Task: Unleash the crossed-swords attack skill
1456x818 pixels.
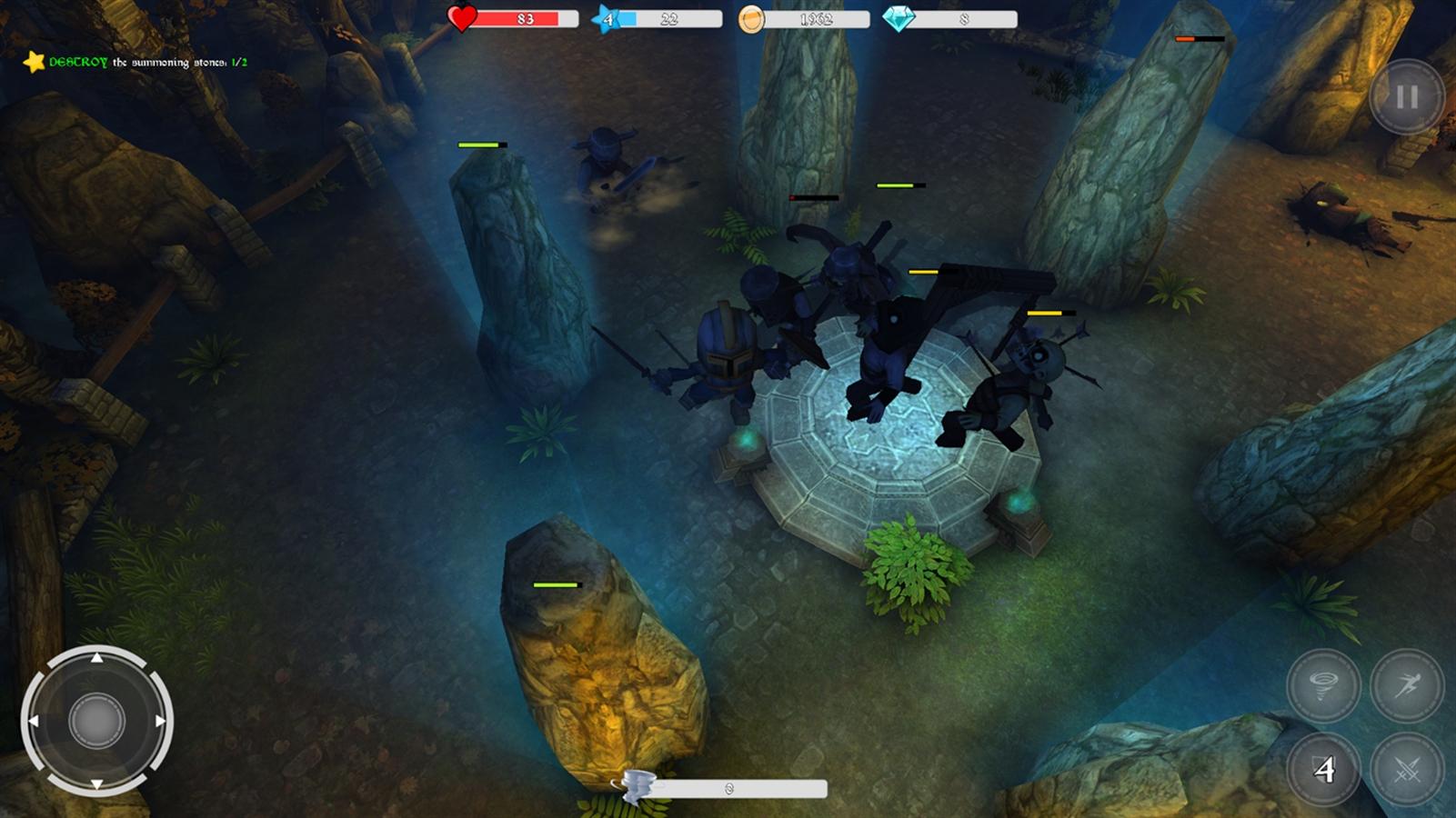Action: [1408, 768]
